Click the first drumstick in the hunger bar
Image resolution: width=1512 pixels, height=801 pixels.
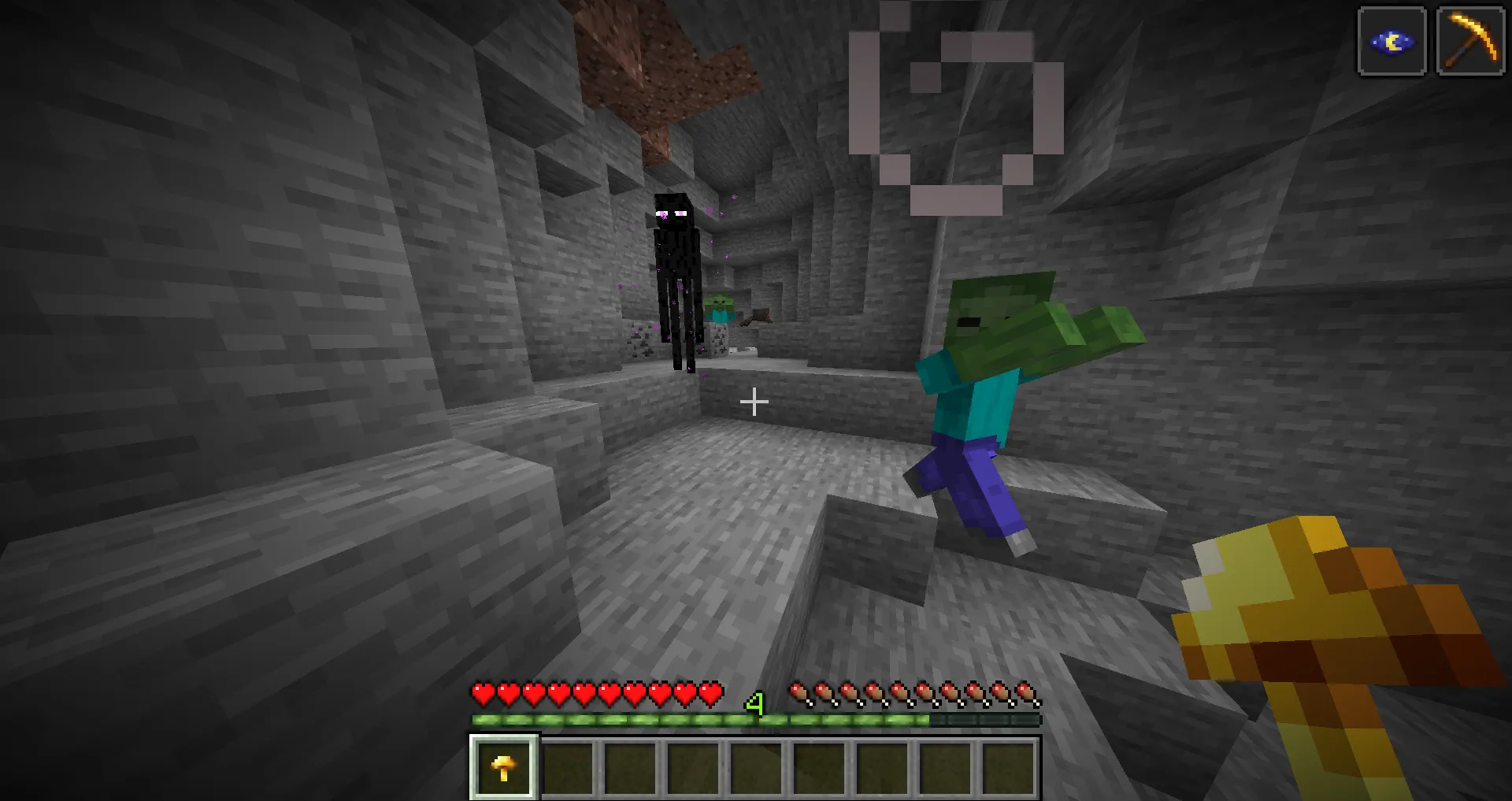pyautogui.click(x=801, y=695)
